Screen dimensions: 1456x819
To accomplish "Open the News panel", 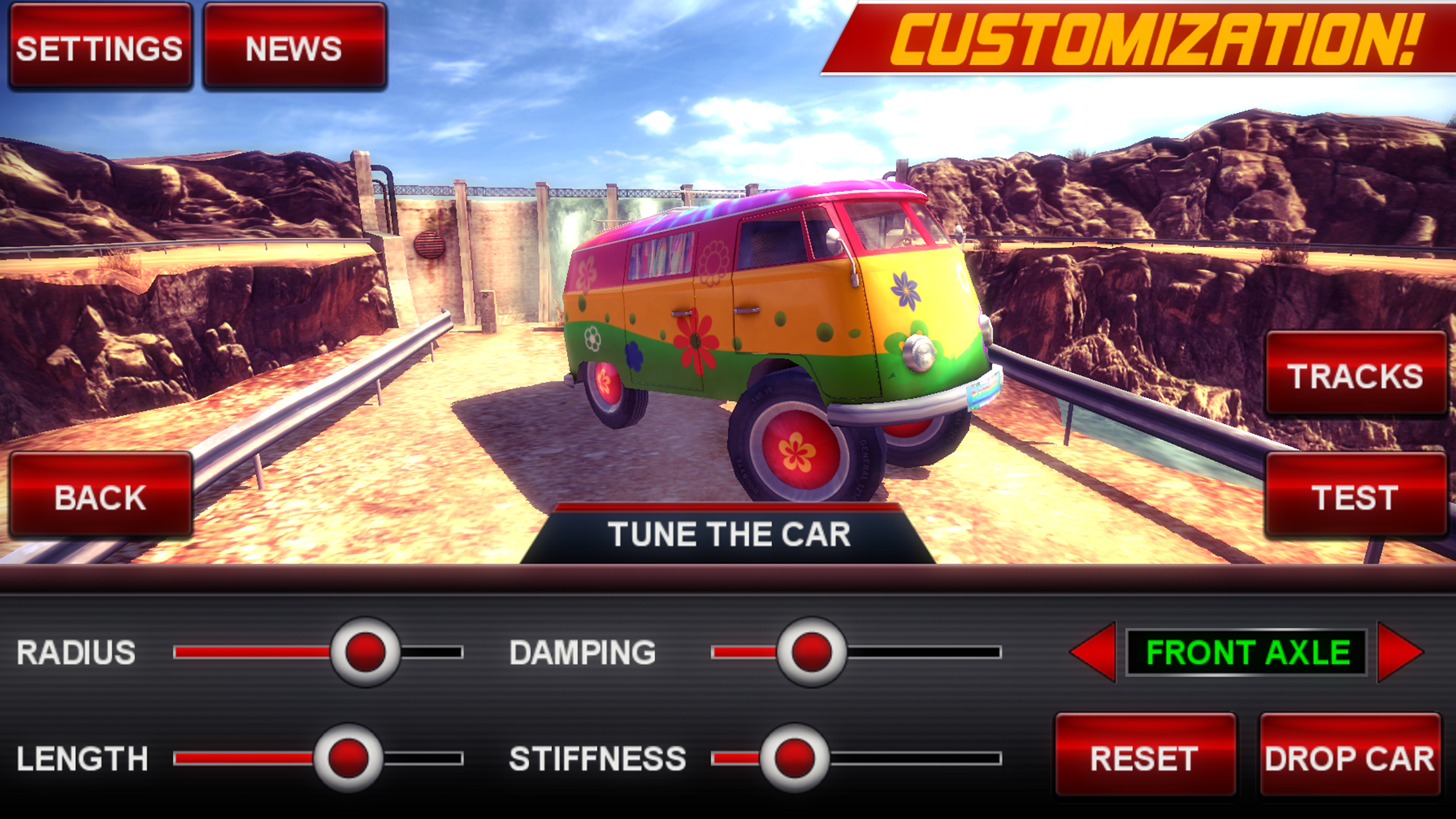I will (294, 47).
